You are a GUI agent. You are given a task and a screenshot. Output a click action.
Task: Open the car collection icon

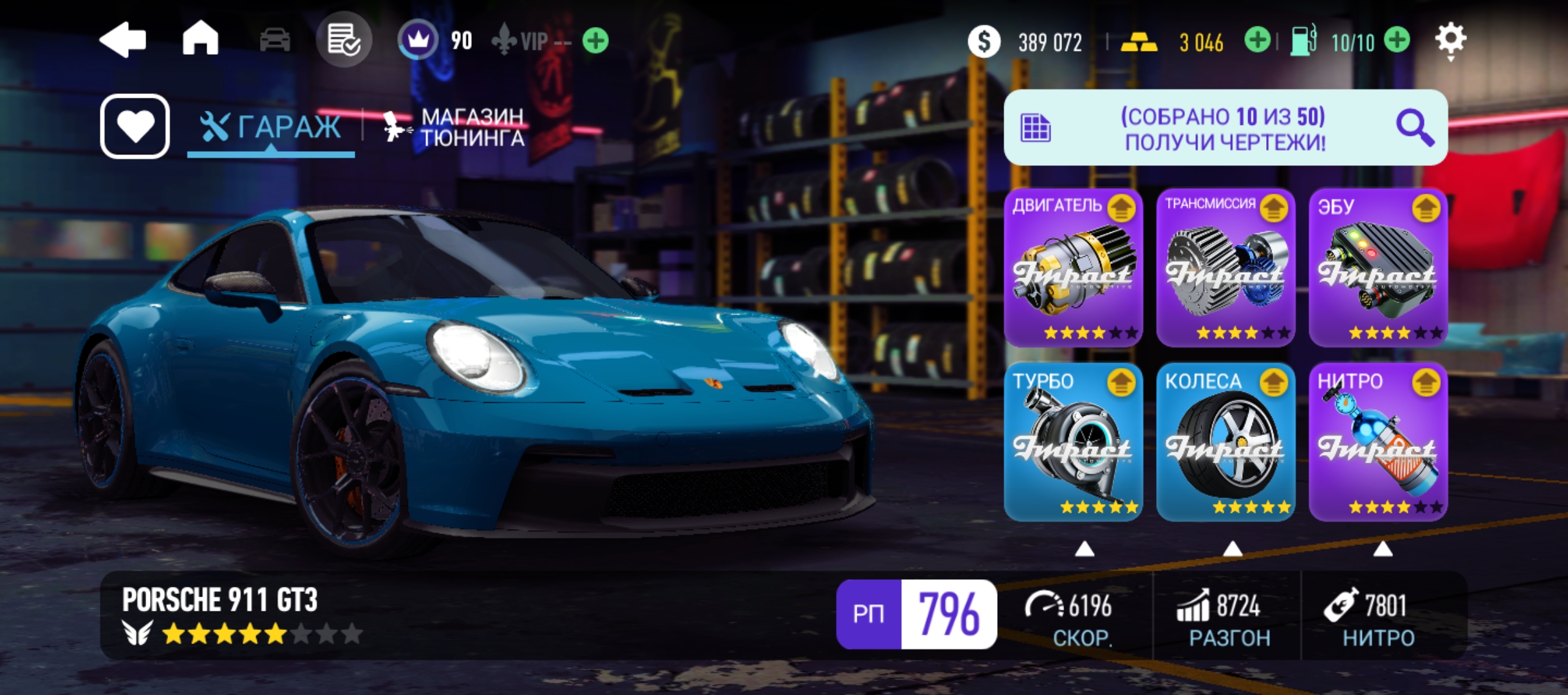pyautogui.click(x=275, y=41)
